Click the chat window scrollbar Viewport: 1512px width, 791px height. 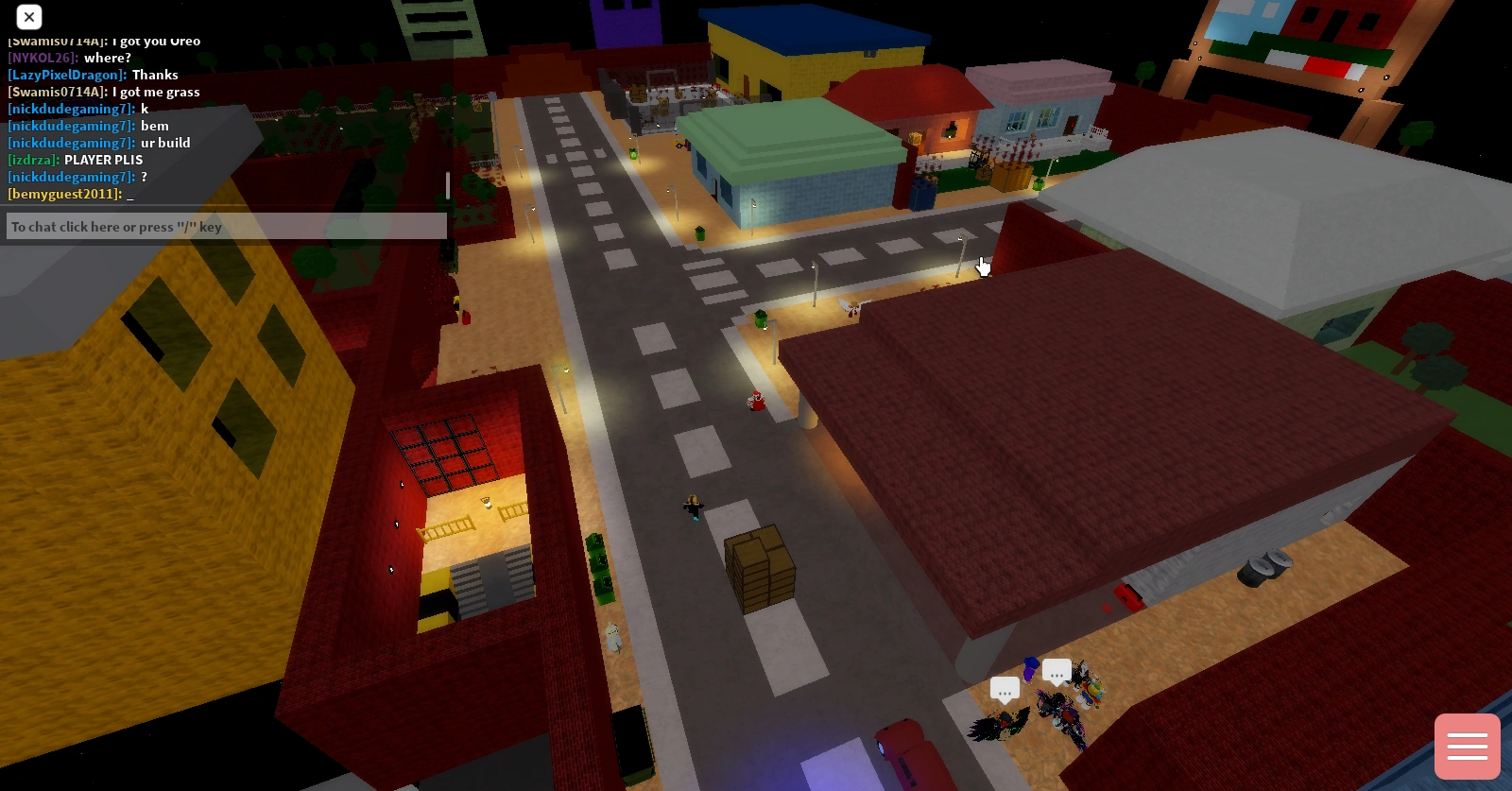[x=447, y=186]
